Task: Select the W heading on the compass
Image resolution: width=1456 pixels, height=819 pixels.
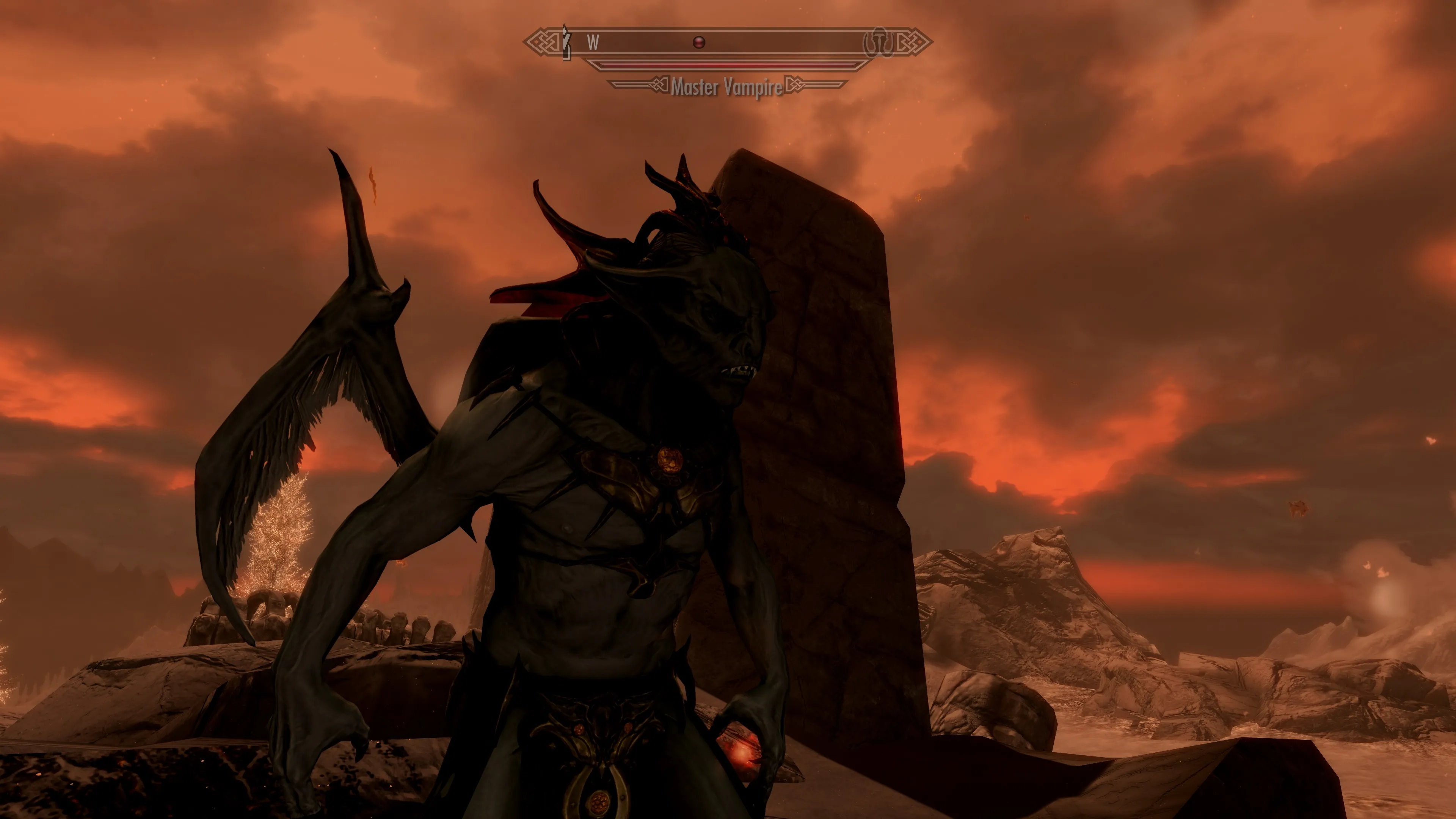Action: click(592, 42)
